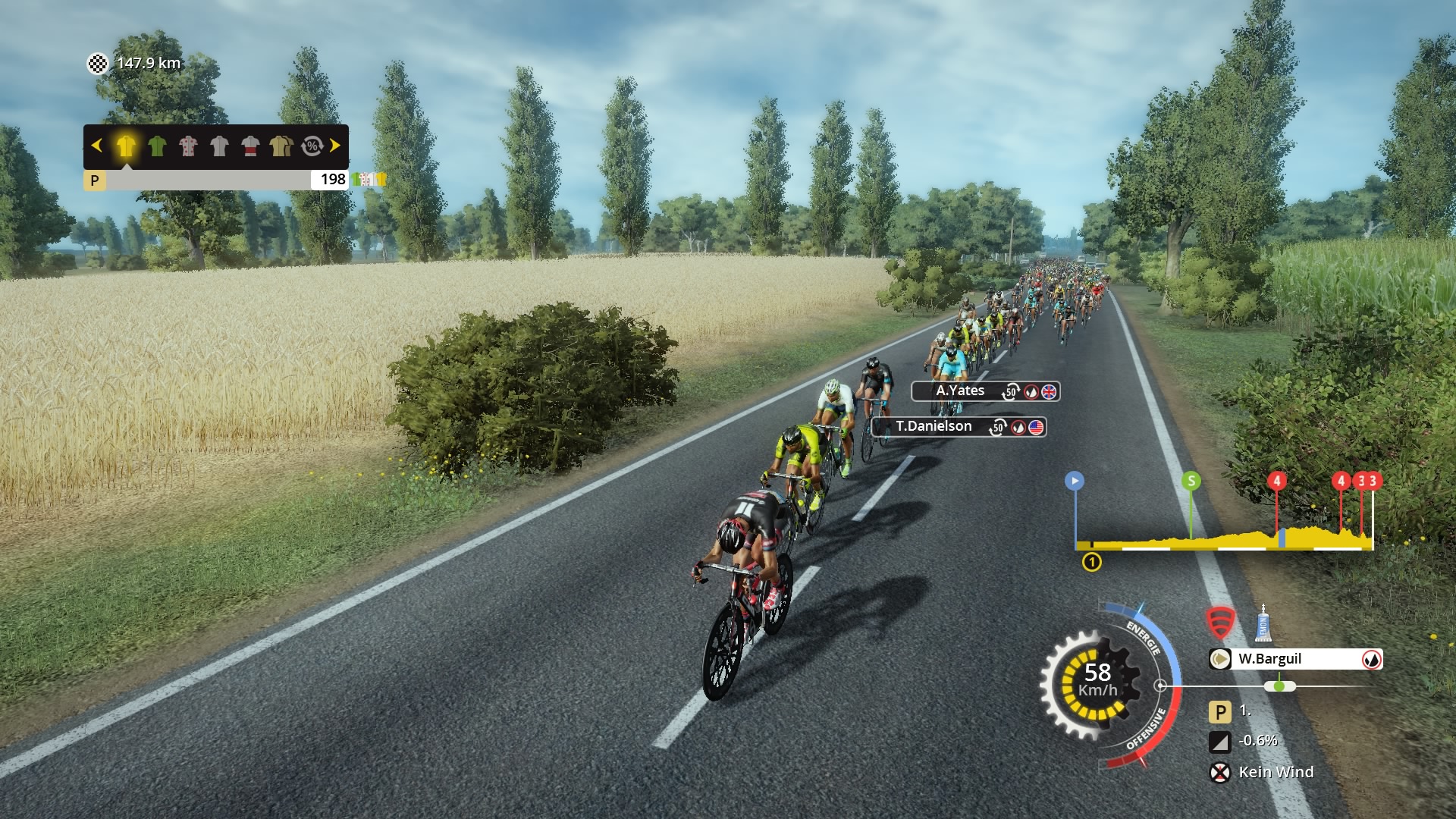Viewport: 1456px width, 819px height.
Task: Adjust W.Barguil's effort slider
Action: click(1279, 686)
